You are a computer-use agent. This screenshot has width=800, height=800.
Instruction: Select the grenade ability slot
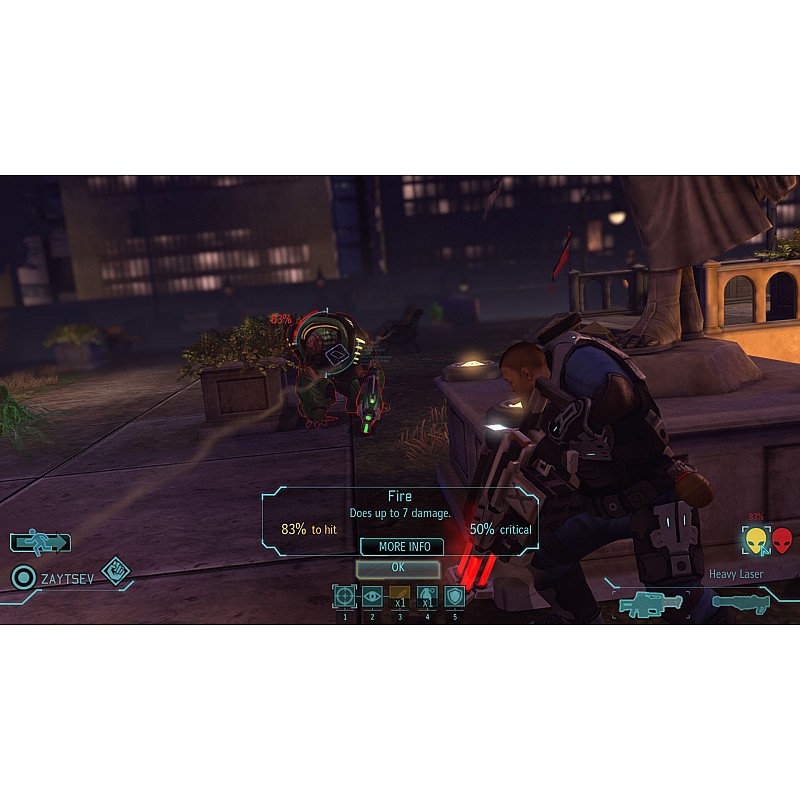[x=427, y=597]
